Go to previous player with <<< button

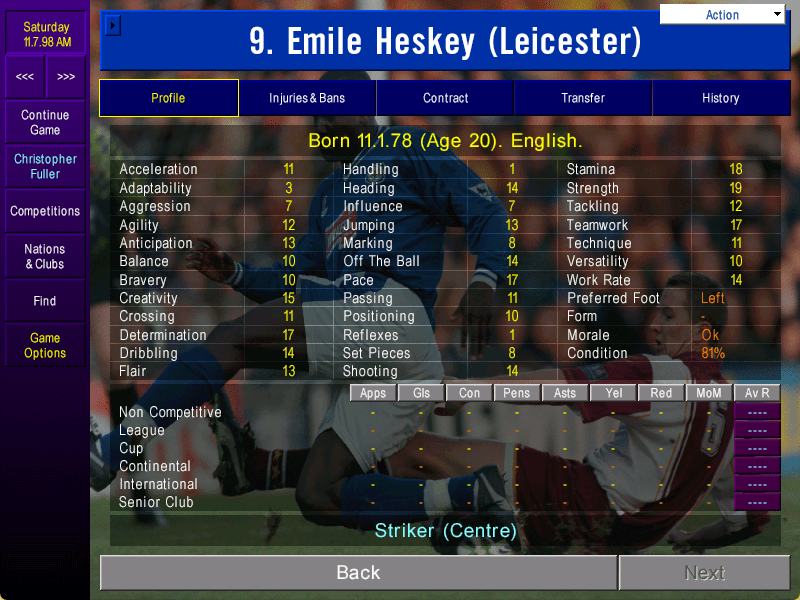(x=25, y=76)
